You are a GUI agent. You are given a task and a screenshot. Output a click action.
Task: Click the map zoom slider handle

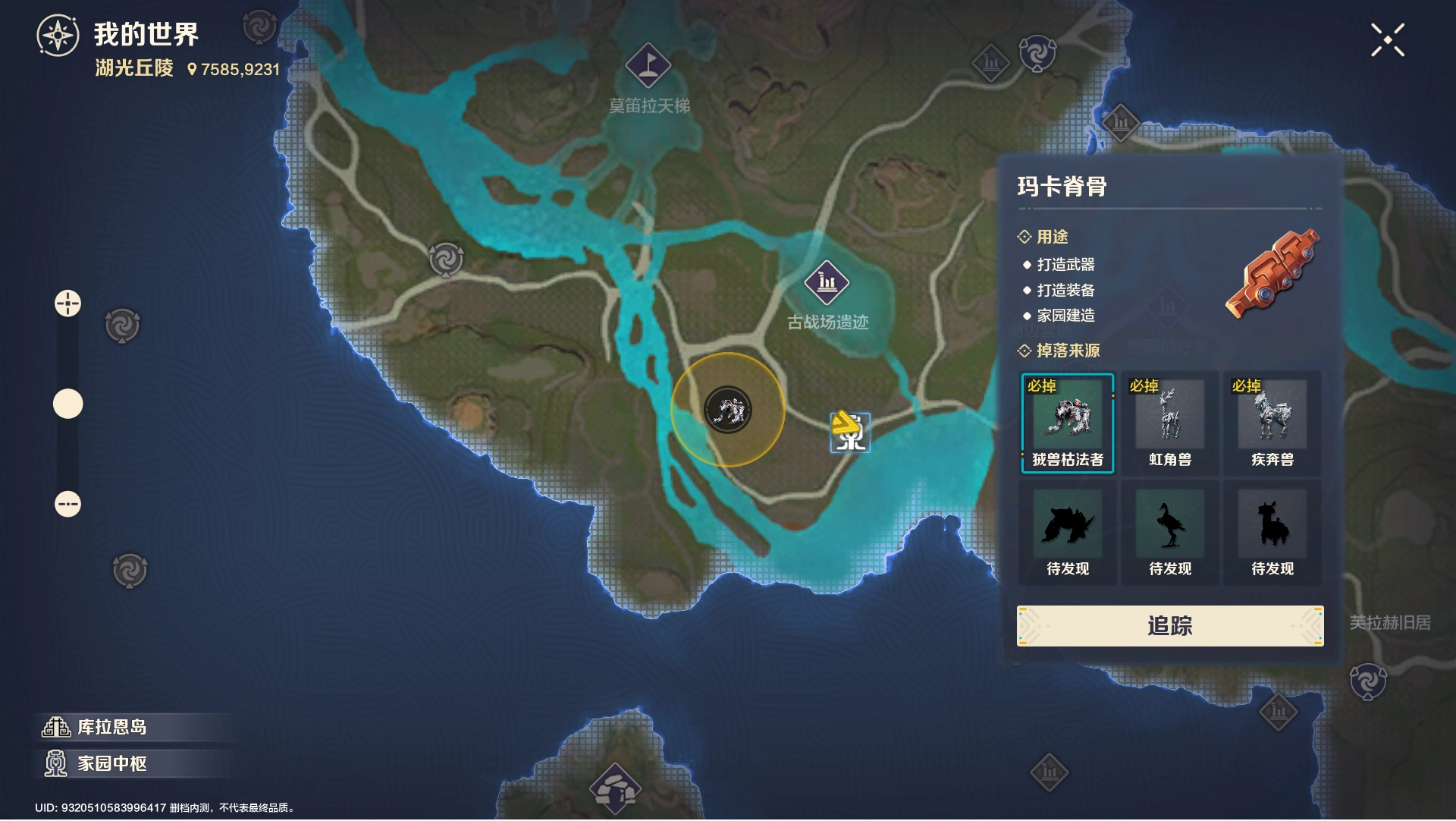coord(67,404)
